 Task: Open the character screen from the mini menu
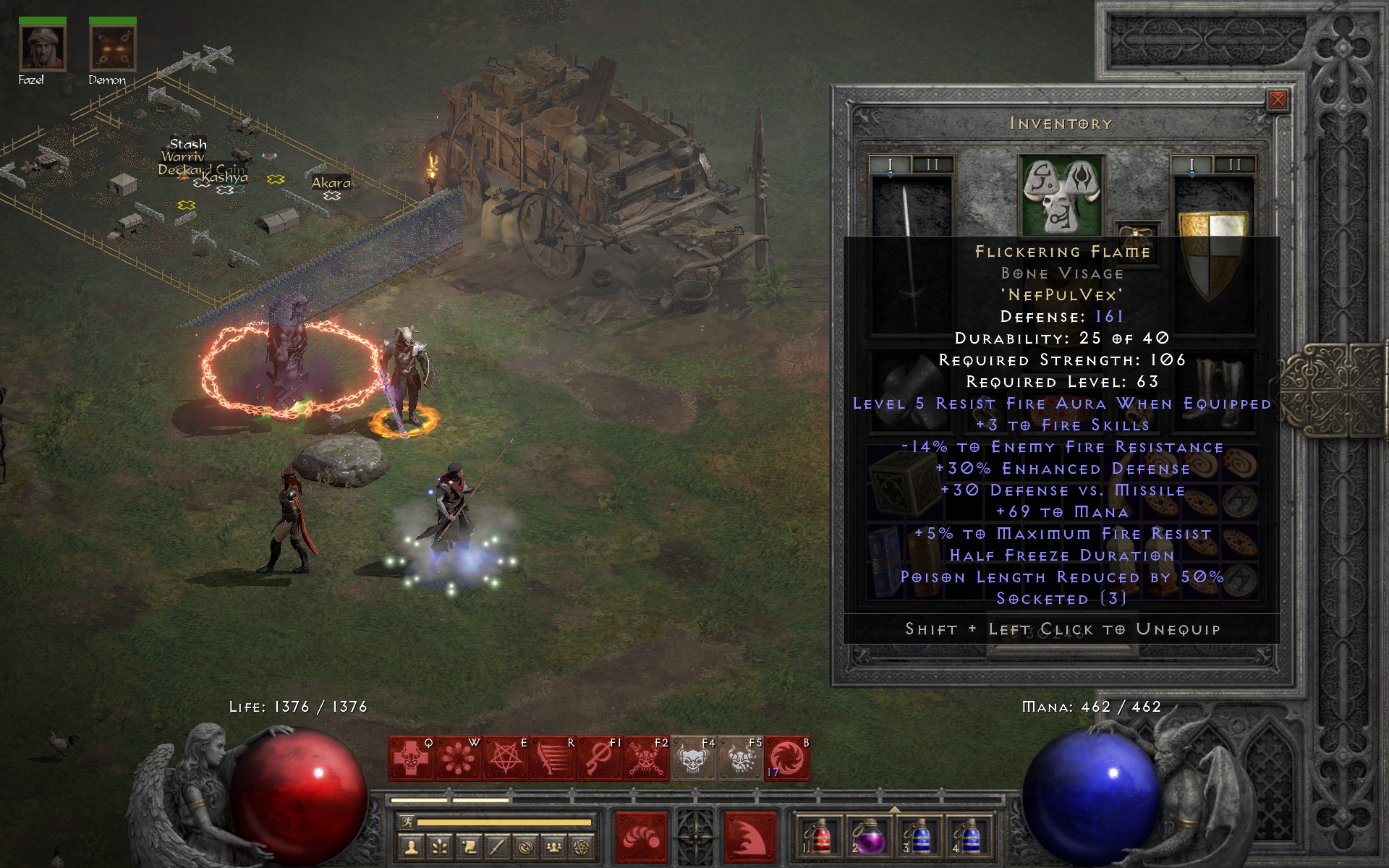412,846
